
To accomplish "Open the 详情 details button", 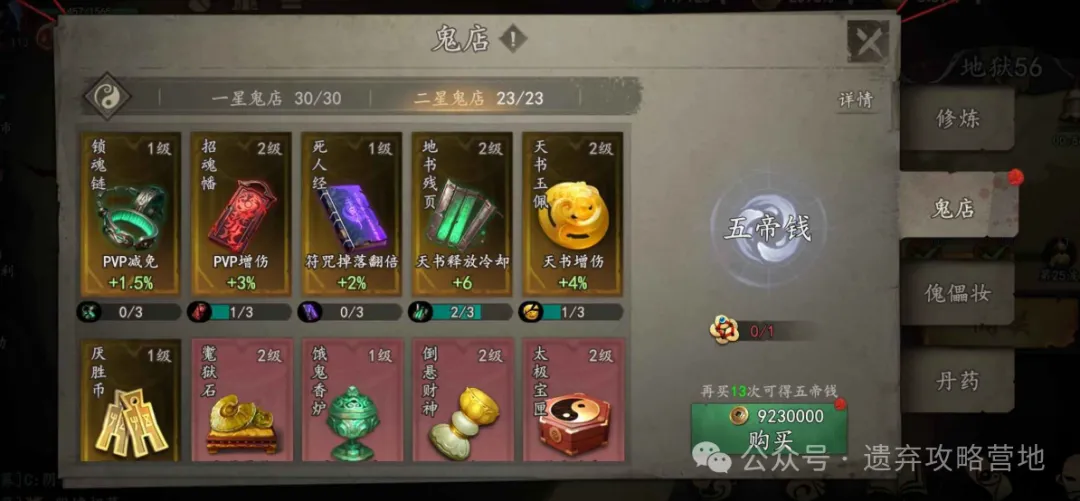I will (855, 100).
